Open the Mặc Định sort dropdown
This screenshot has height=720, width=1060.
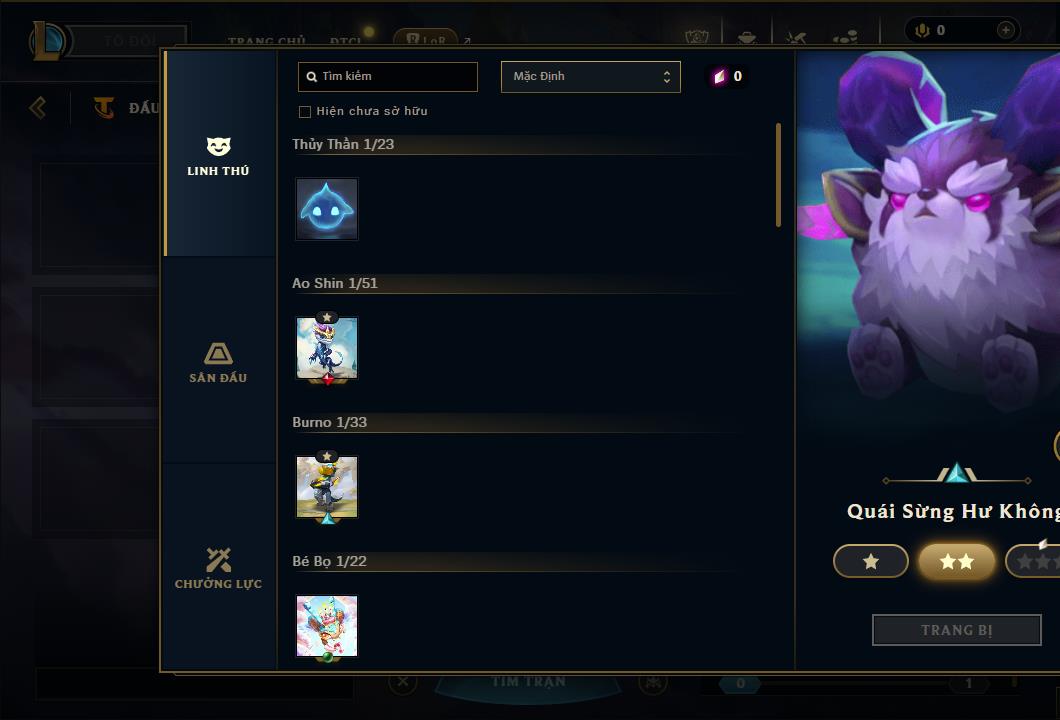590,77
